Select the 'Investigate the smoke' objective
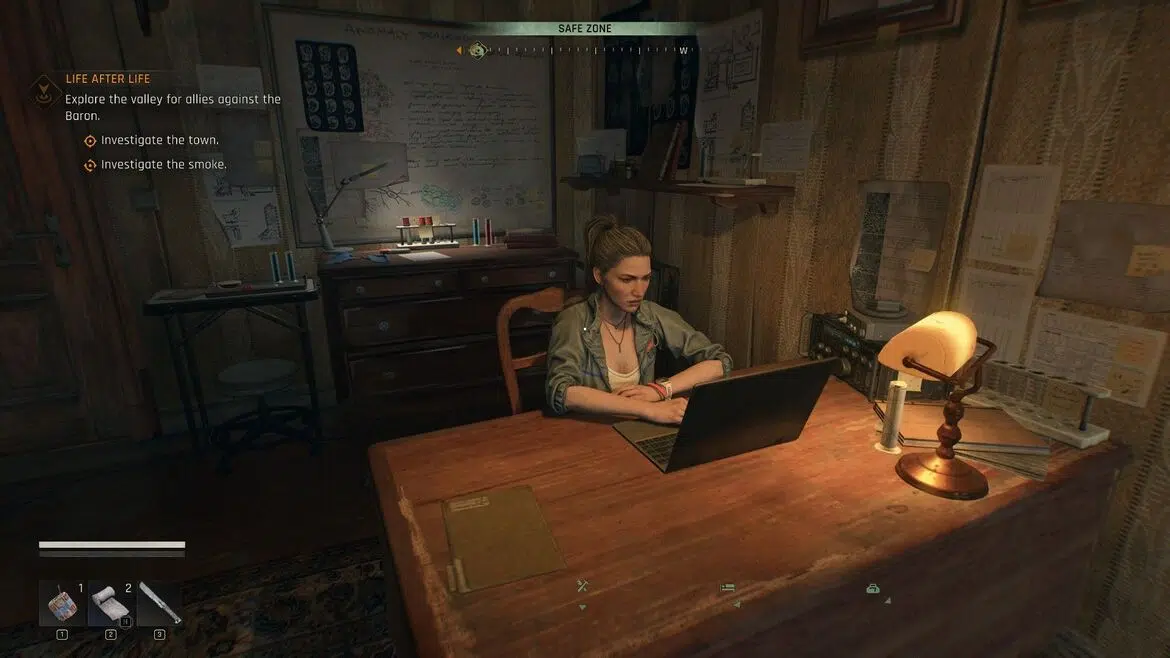The image size is (1170, 658). tap(163, 165)
